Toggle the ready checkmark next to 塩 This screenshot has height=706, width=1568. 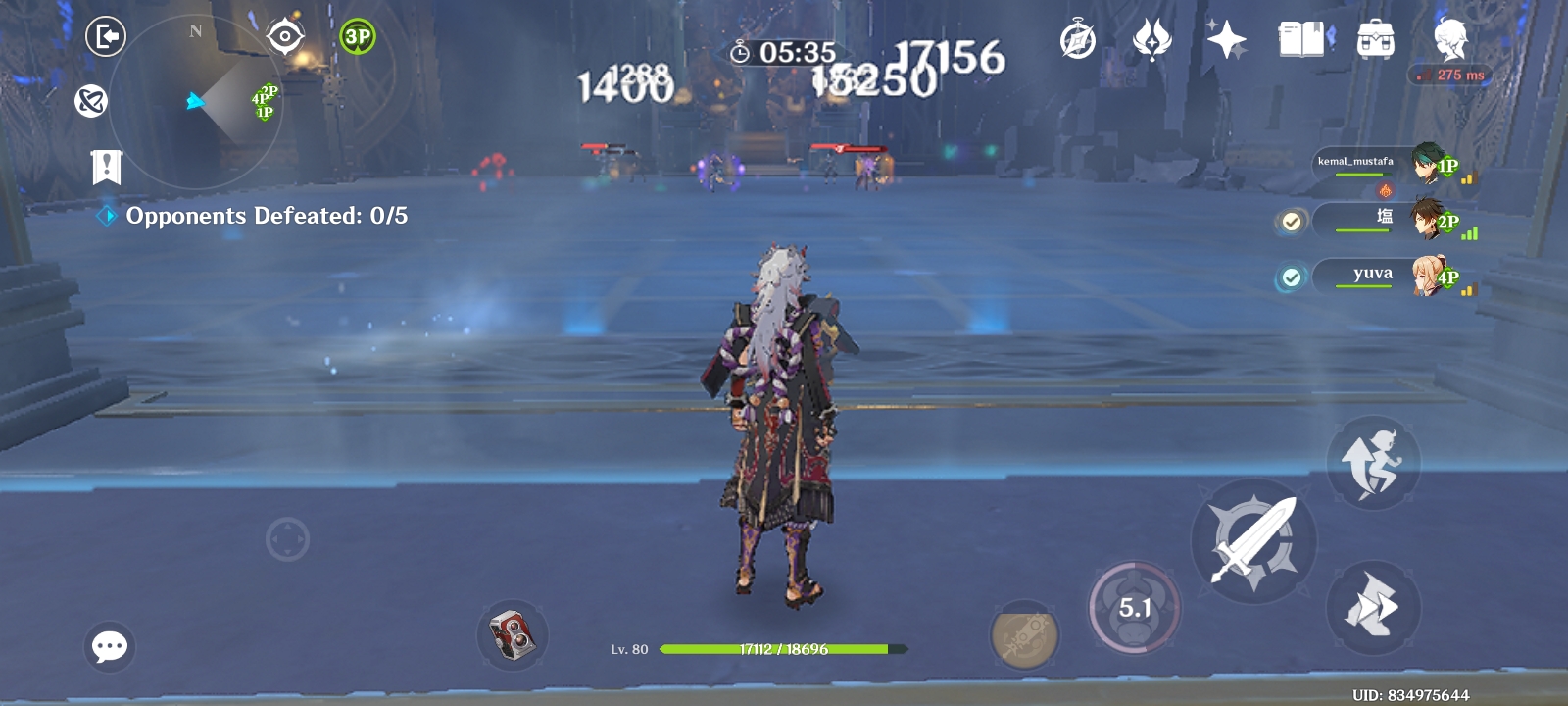pyautogui.click(x=1290, y=222)
